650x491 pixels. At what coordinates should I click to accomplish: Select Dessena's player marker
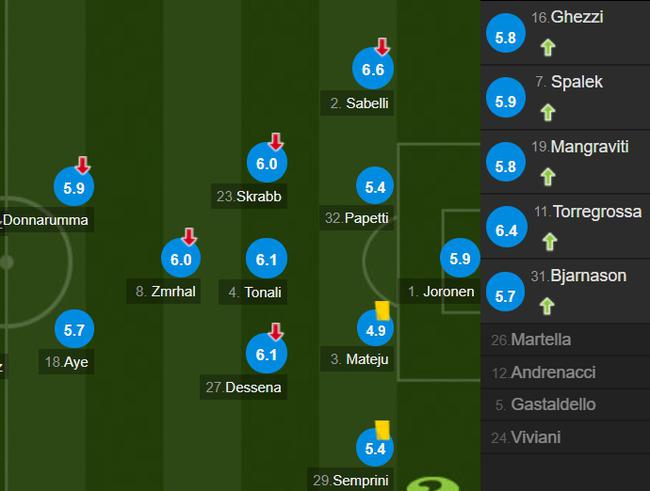[x=266, y=353]
